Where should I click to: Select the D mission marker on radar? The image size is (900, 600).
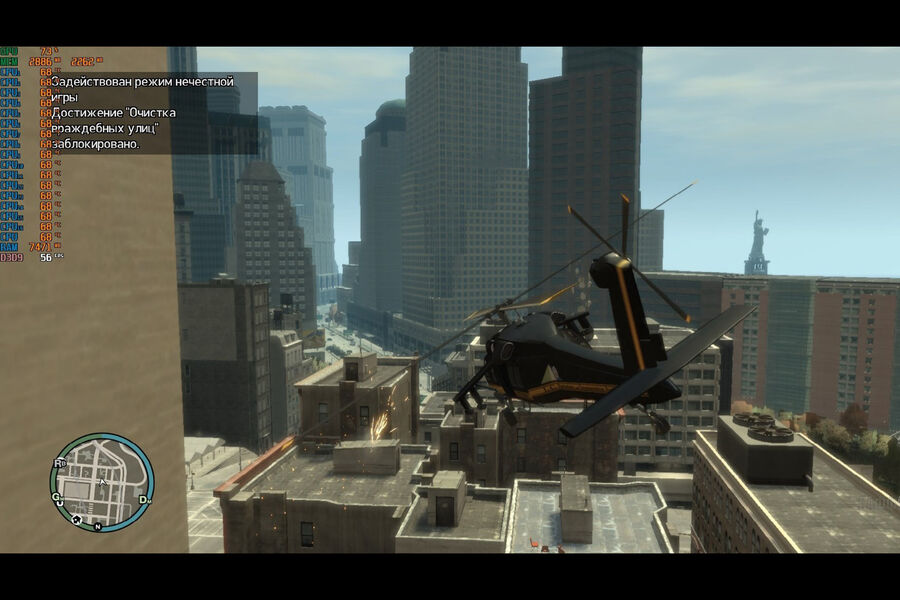click(x=144, y=499)
